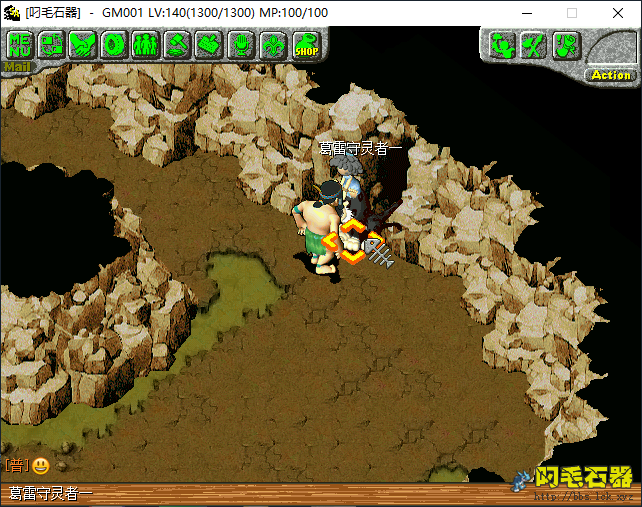The width and height of the screenshot is (642, 507).
Task: Close the game window
Action: (x=617, y=13)
